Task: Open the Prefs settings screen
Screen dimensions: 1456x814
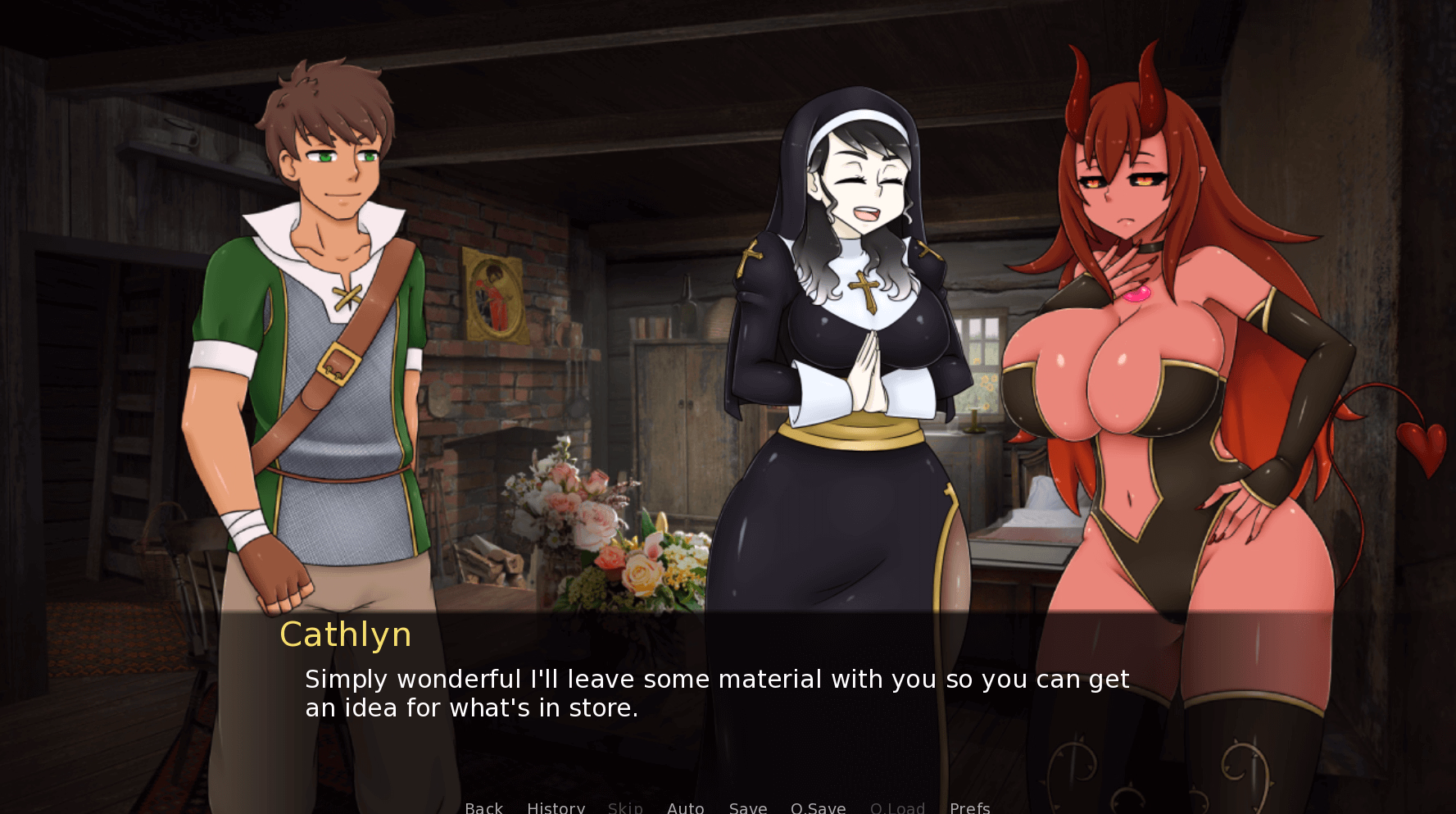Action: point(968,807)
